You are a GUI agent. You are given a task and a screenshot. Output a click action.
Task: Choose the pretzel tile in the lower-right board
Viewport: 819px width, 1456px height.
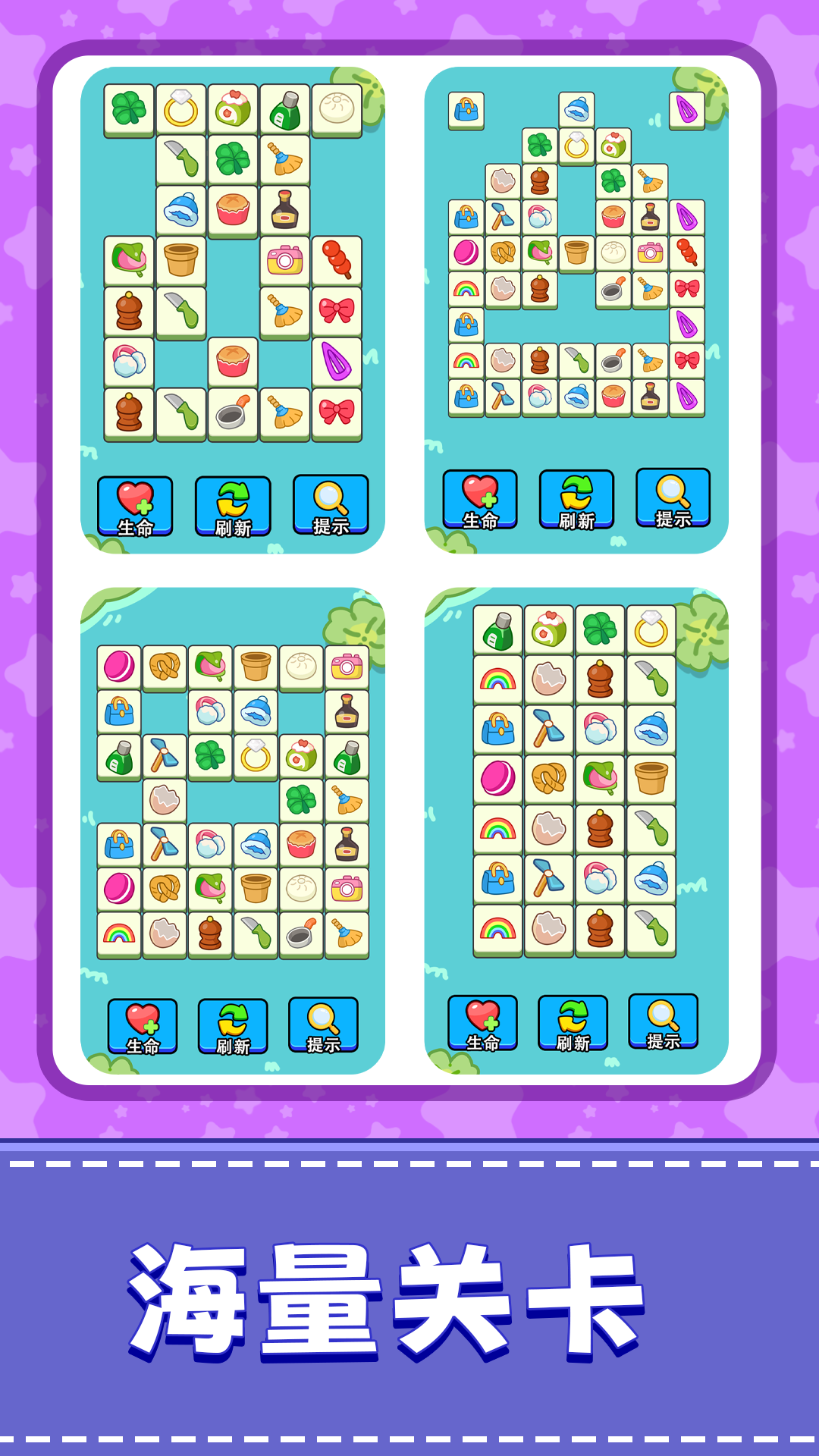[x=549, y=779]
